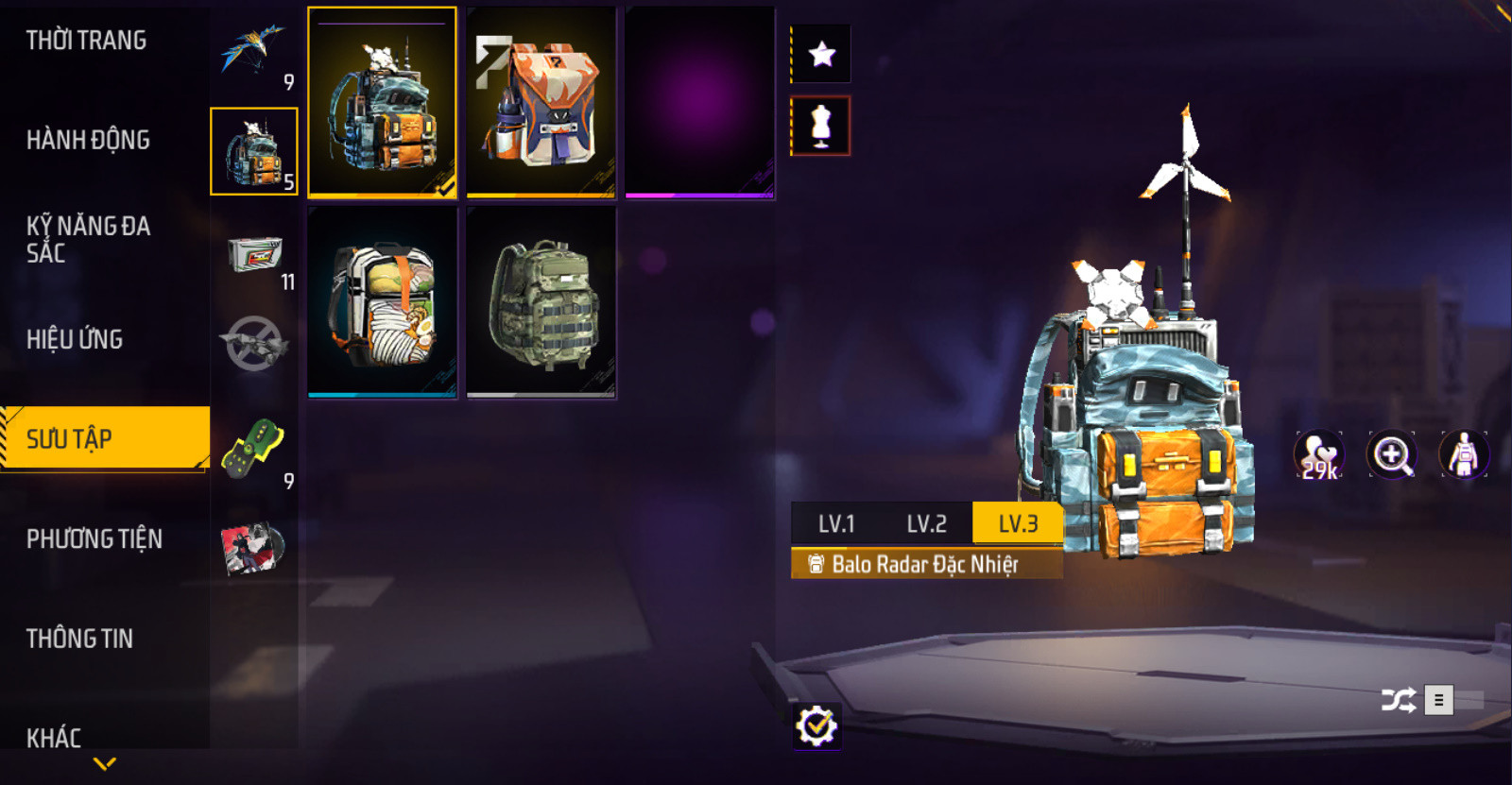Viewport: 1512px width, 785px height.
Task: Select the green skateboard category
Action: tap(253, 449)
